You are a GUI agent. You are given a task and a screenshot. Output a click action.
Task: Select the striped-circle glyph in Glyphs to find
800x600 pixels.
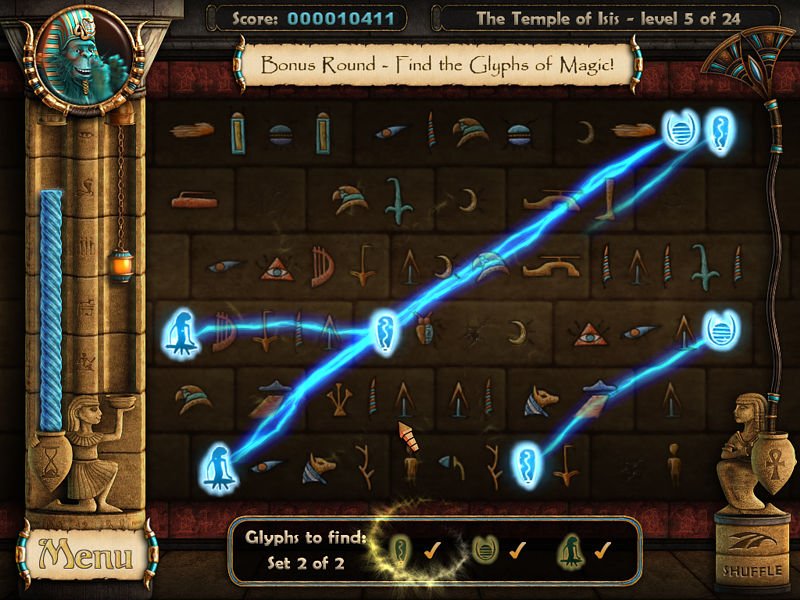[486, 549]
